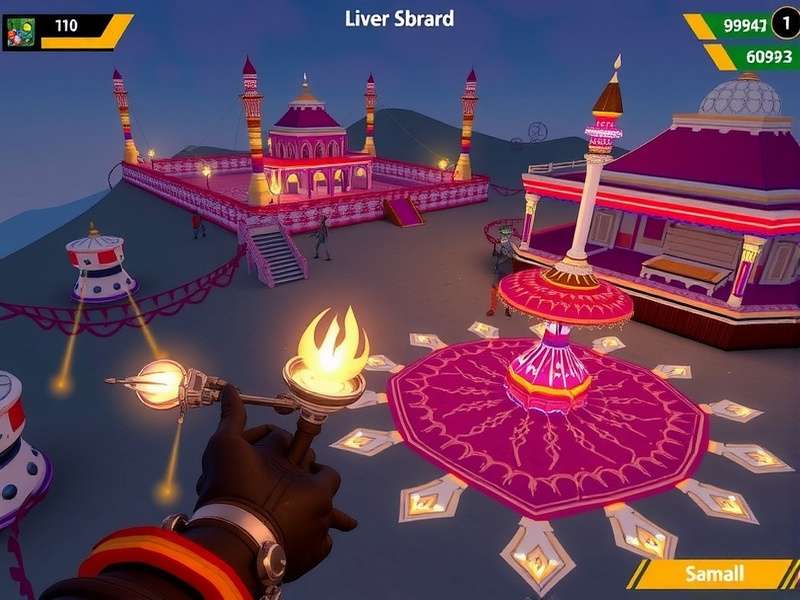Open the Liver Sbrard header

tap(399, 18)
